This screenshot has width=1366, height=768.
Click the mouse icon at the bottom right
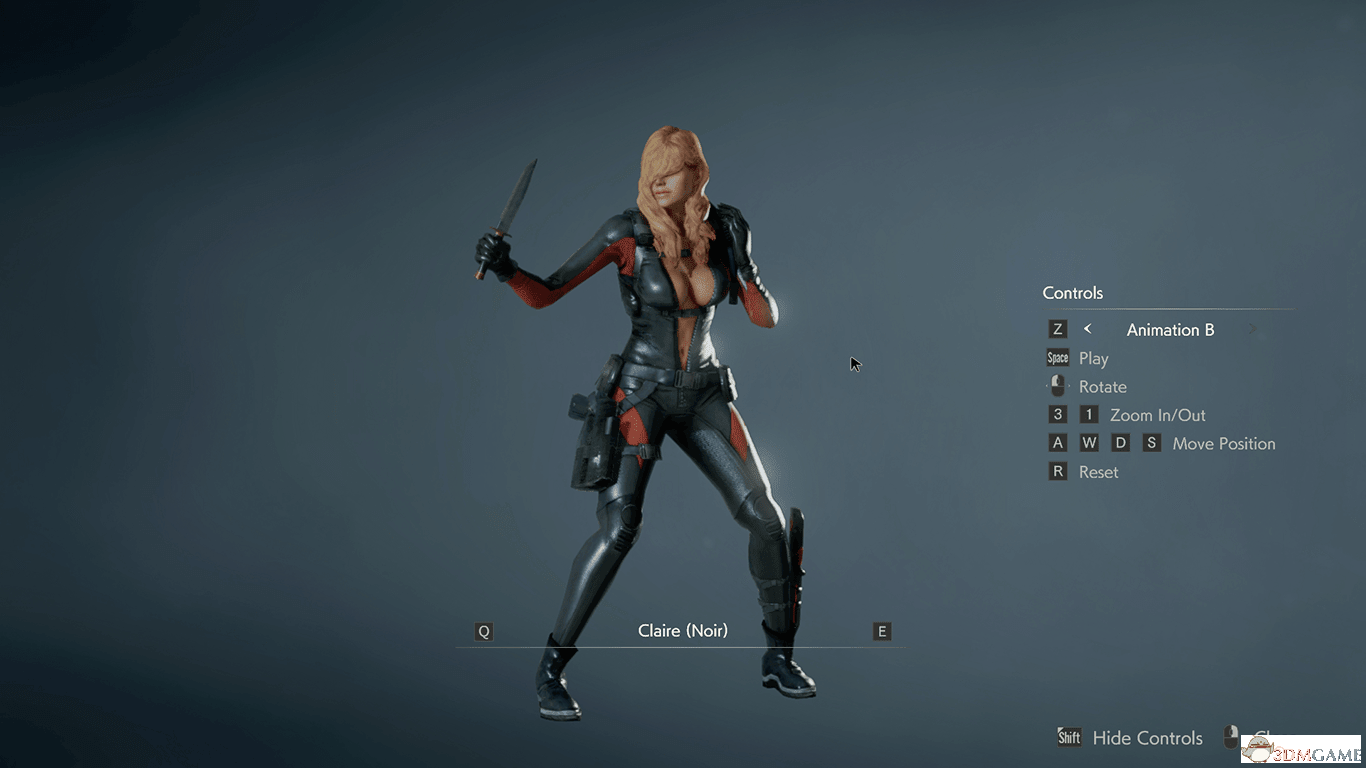[x=1233, y=737]
